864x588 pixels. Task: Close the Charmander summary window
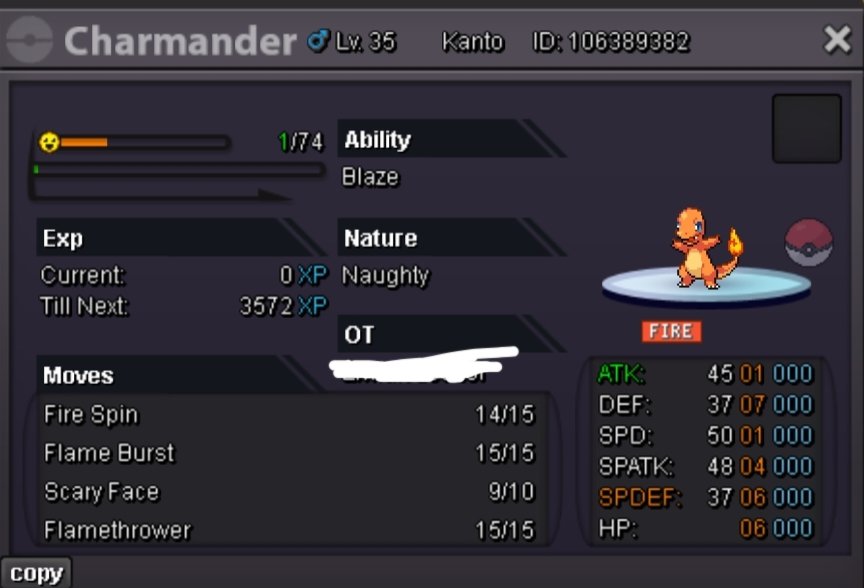tap(836, 40)
